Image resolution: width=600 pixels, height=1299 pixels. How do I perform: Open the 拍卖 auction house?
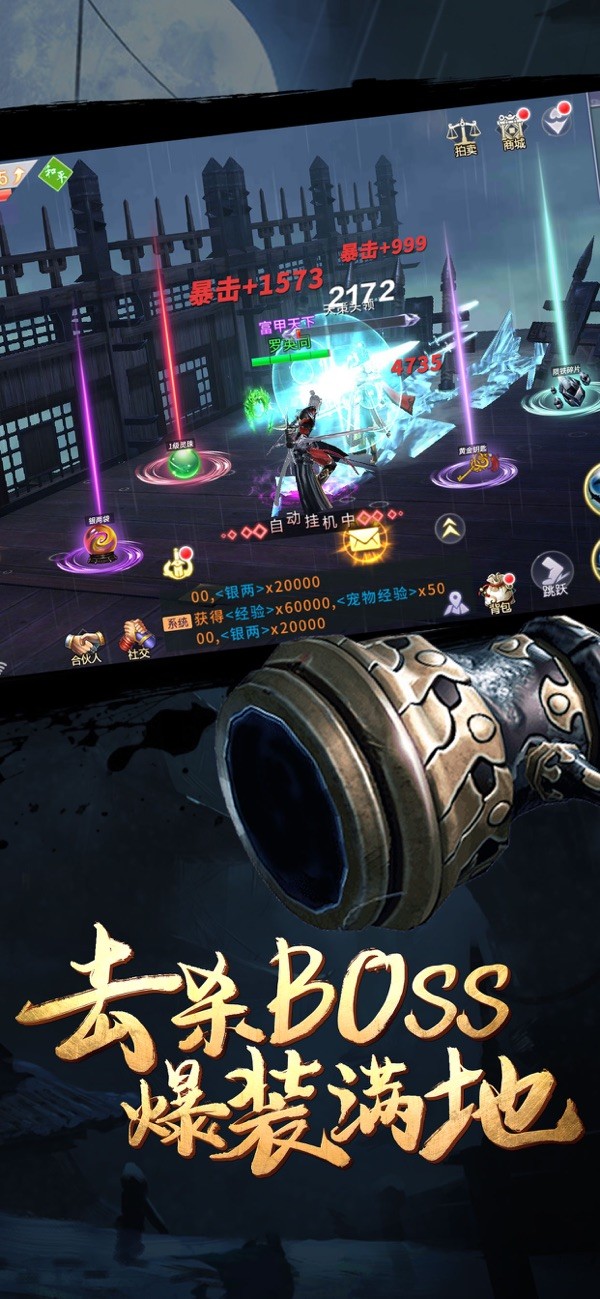tap(462, 135)
